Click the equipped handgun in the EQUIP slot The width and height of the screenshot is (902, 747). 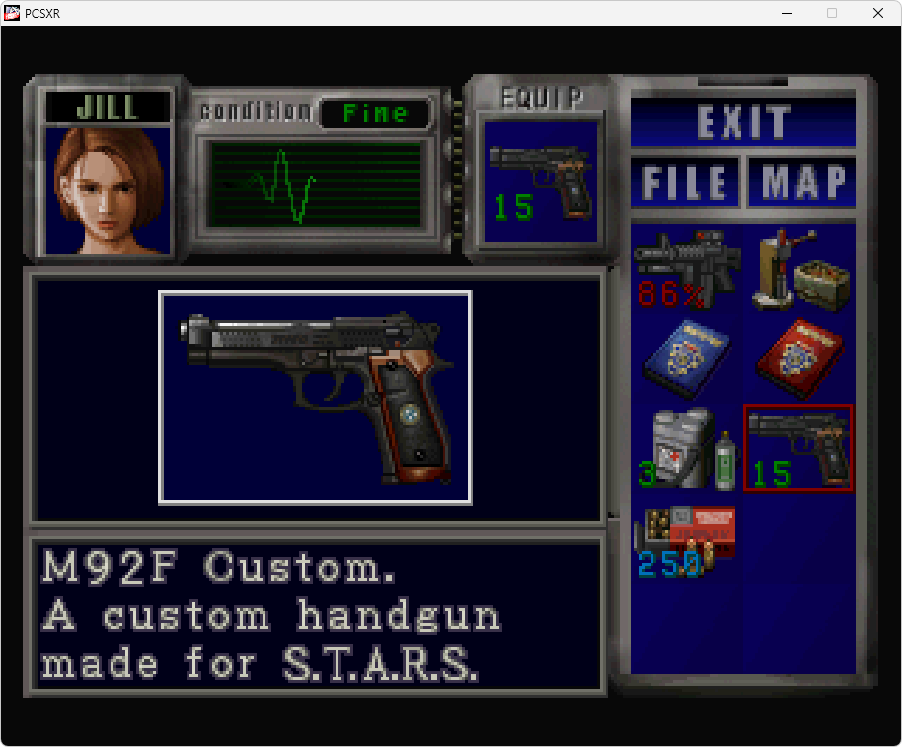click(540, 182)
